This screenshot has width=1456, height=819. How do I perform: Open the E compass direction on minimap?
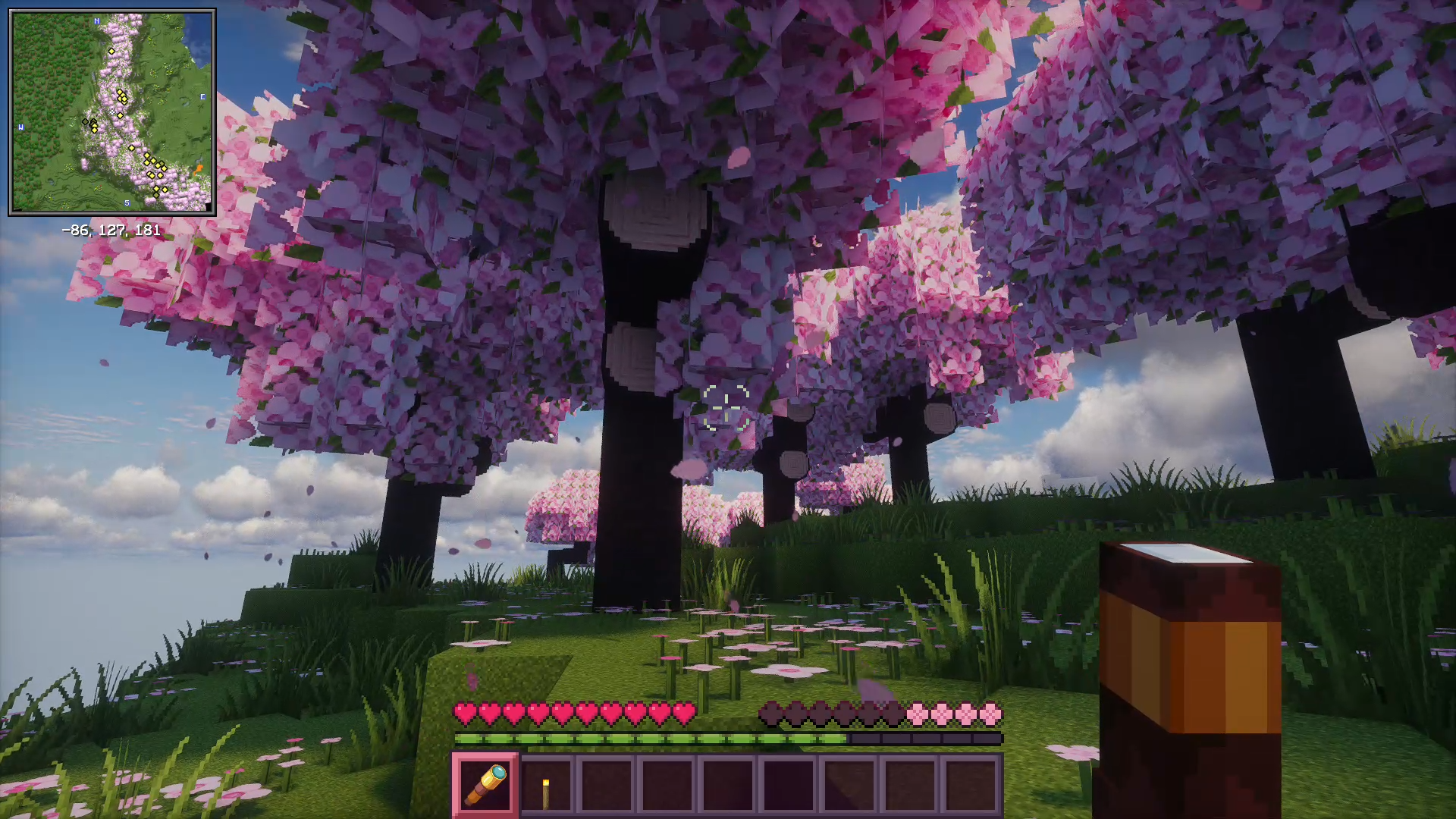tap(202, 97)
